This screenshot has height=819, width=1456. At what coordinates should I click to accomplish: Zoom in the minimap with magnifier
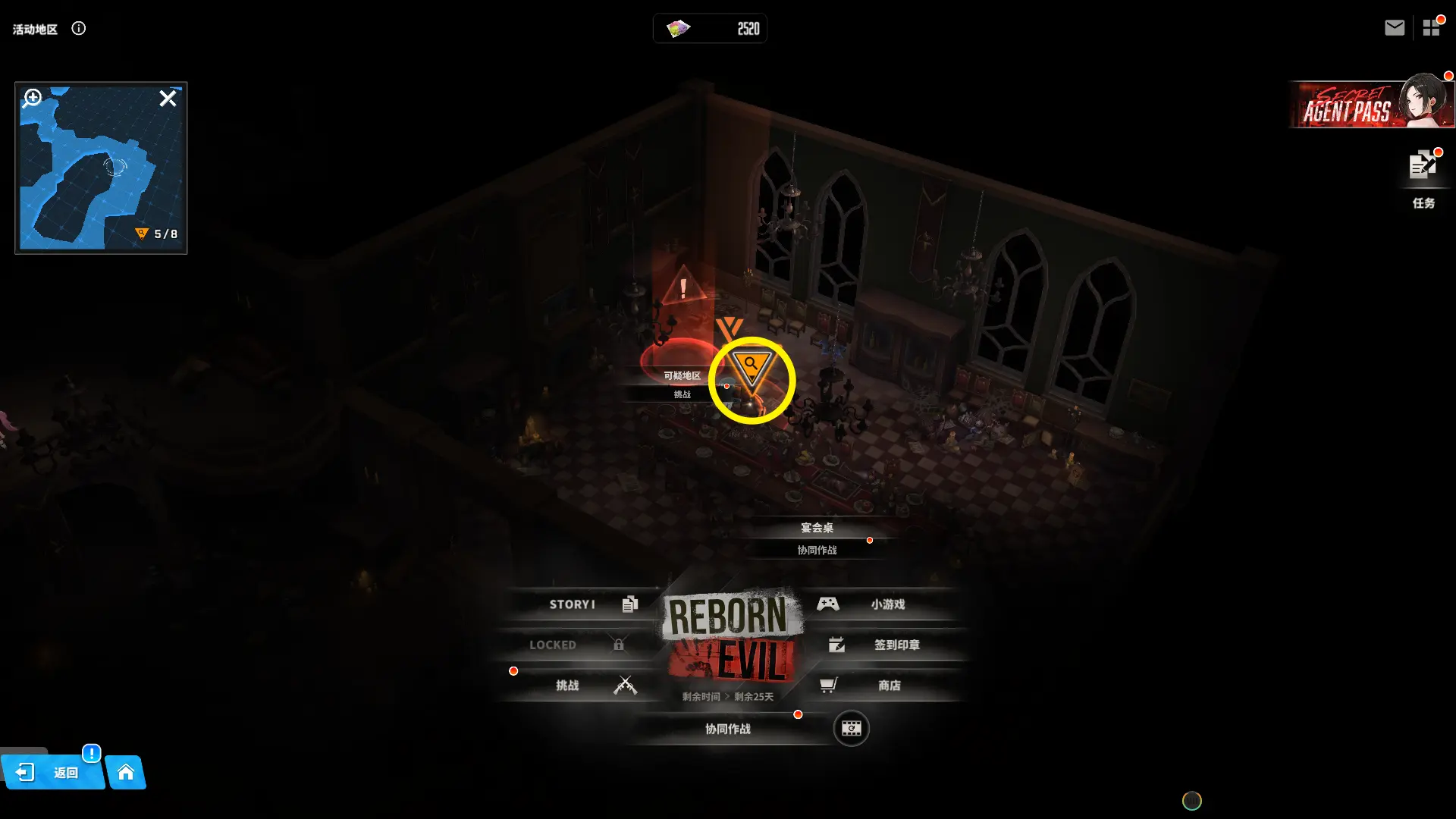(x=33, y=98)
